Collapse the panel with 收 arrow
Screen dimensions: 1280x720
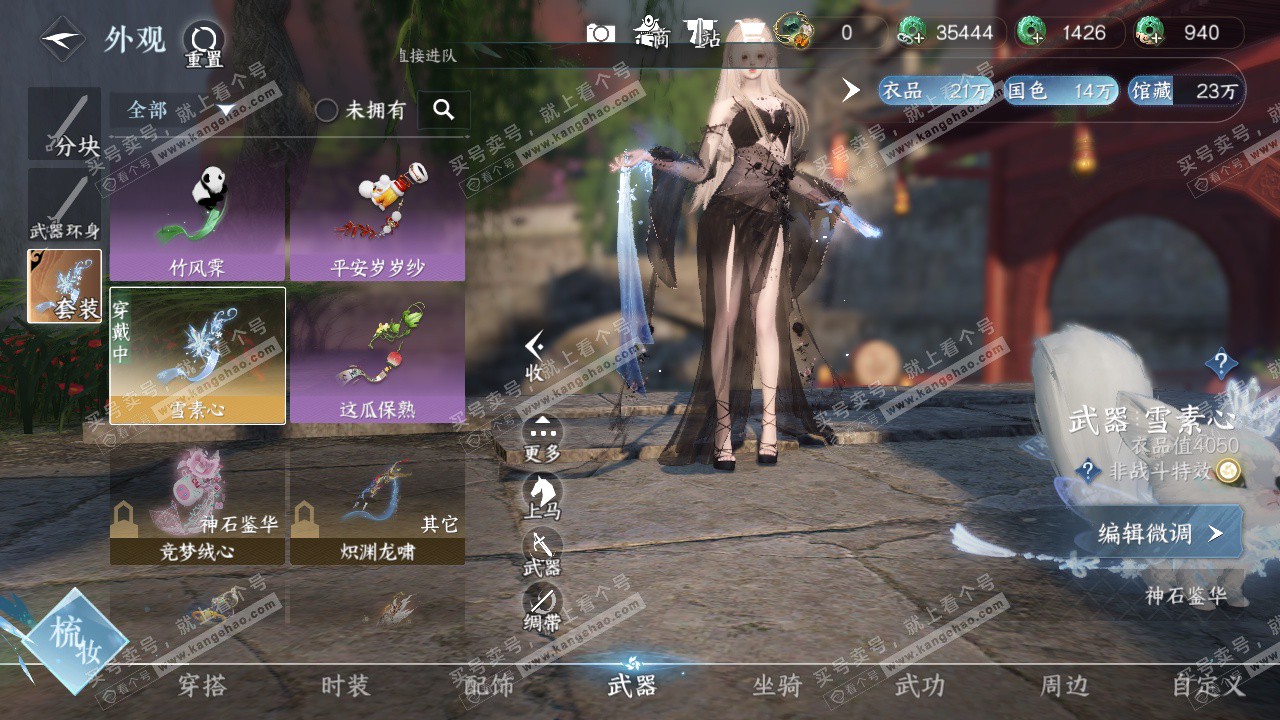point(536,355)
